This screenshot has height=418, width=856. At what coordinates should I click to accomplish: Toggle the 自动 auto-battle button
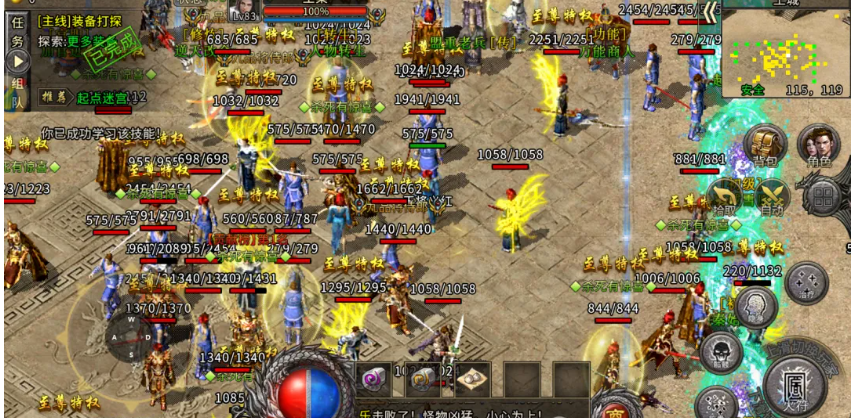(771, 195)
